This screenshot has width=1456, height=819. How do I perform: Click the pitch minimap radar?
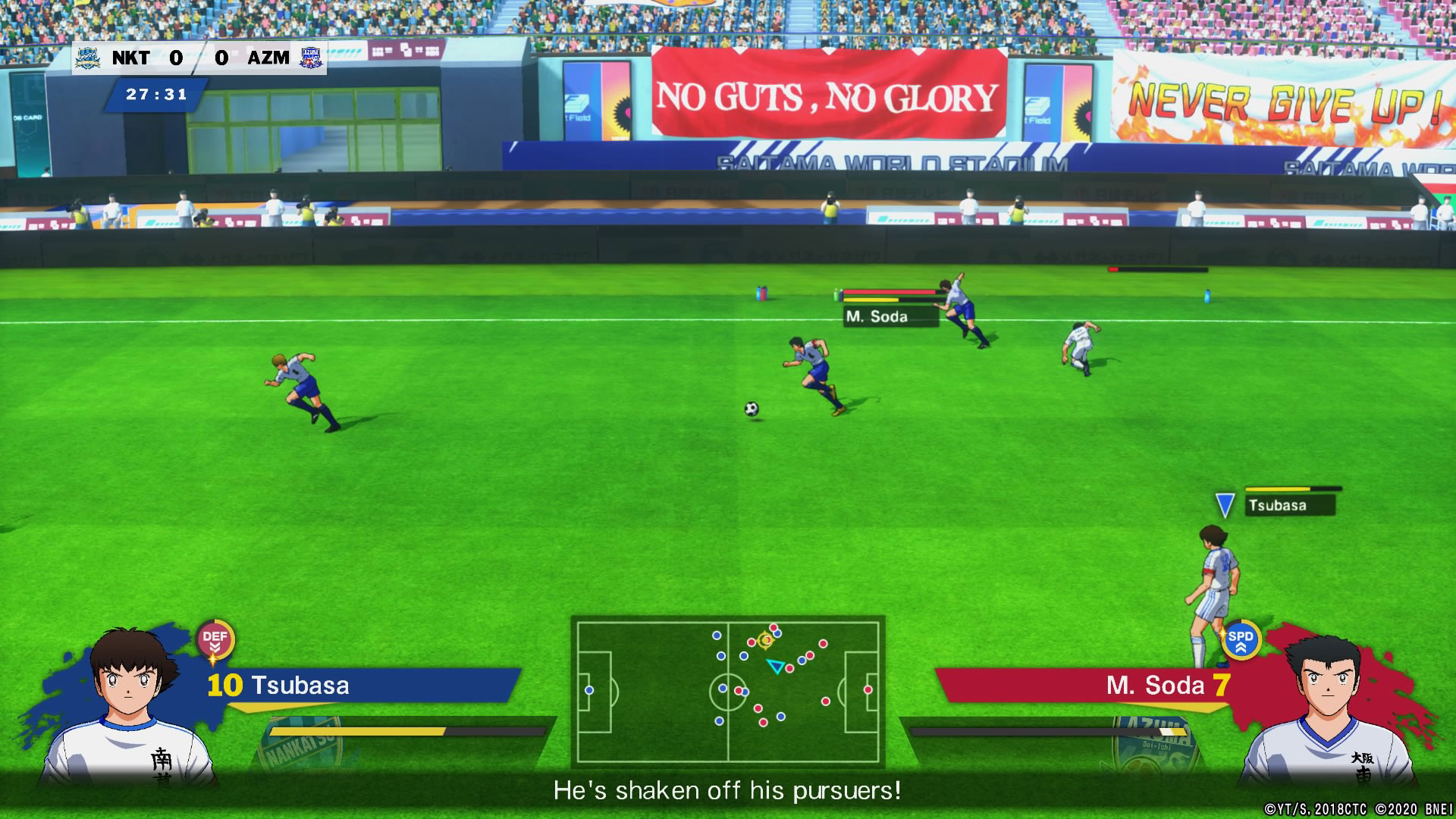point(727,690)
